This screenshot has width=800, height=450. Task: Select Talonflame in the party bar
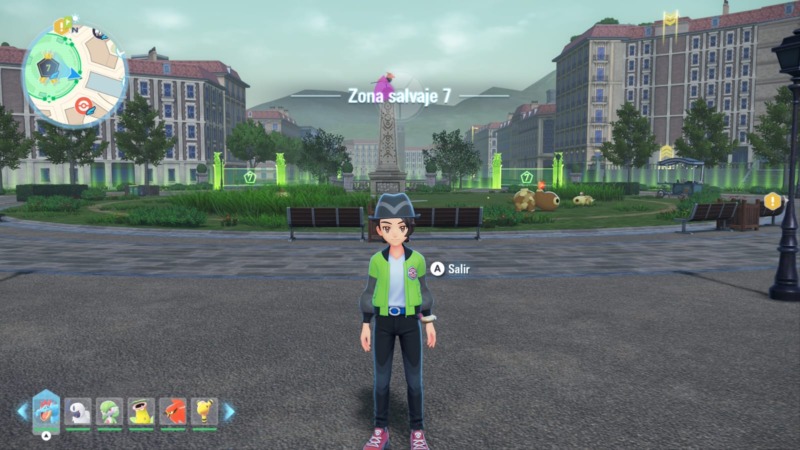point(172,411)
